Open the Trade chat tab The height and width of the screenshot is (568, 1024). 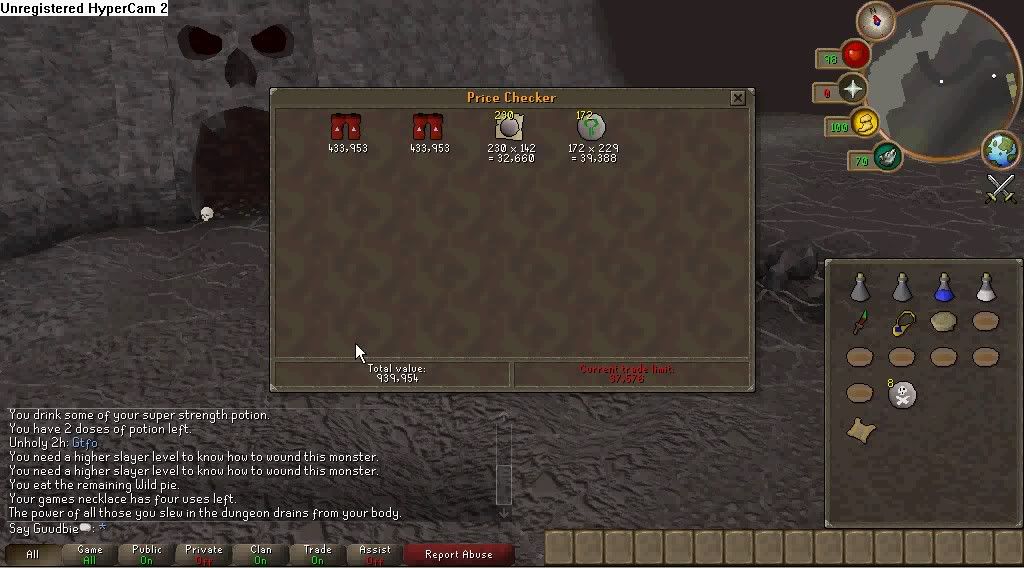pyautogui.click(x=318, y=554)
